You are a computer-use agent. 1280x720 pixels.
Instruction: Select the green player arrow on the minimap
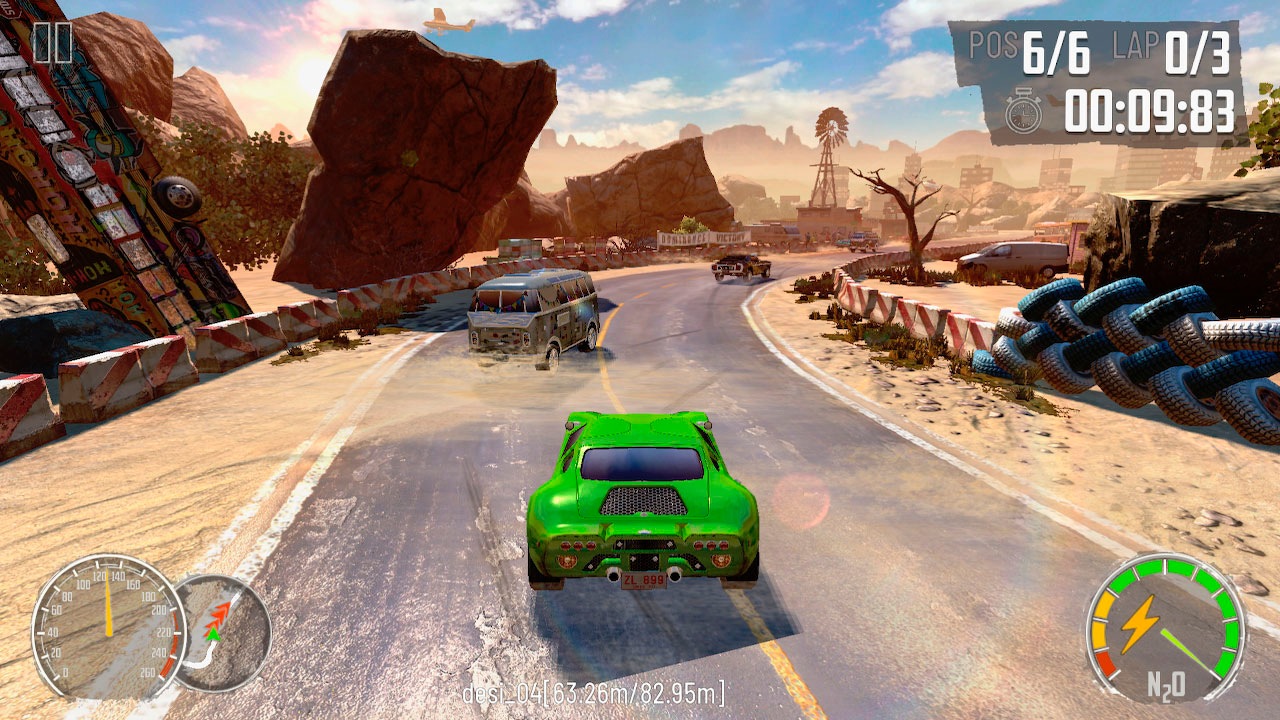214,634
